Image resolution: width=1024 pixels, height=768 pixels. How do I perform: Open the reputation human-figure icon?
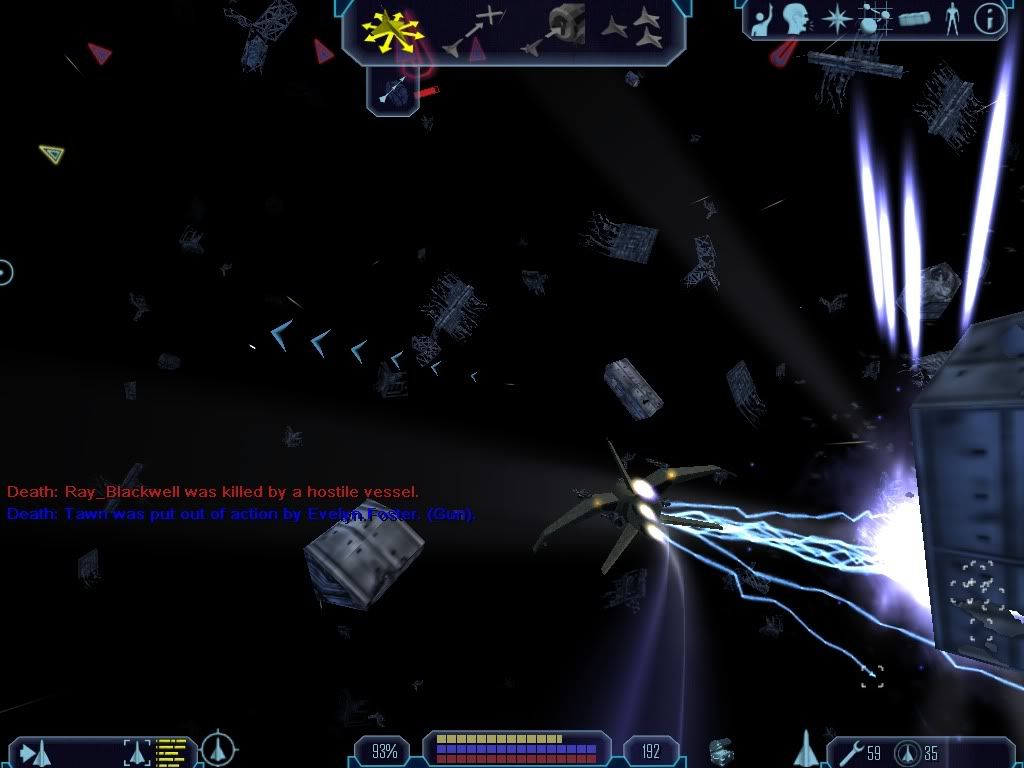951,19
